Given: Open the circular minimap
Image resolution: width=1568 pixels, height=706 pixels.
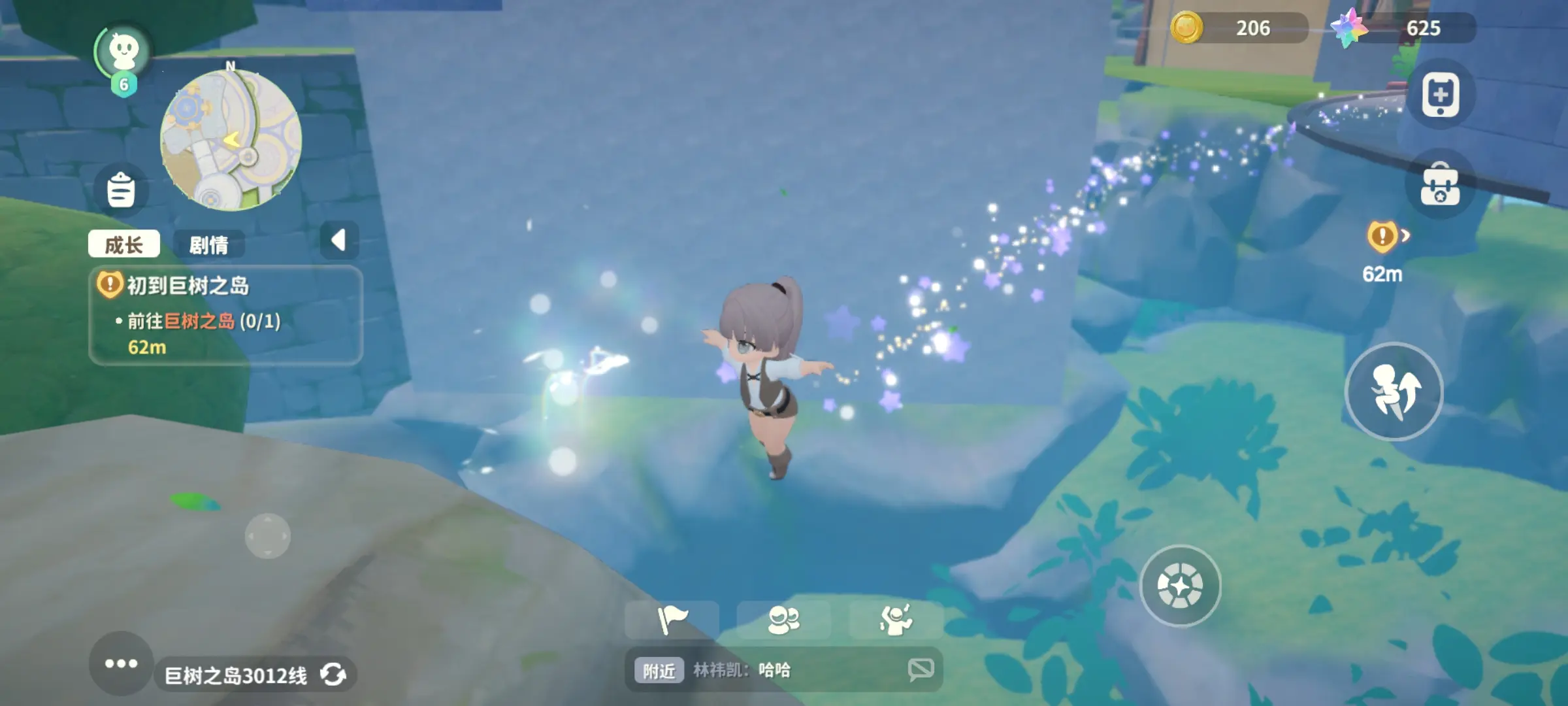Looking at the screenshot, I should tap(231, 141).
